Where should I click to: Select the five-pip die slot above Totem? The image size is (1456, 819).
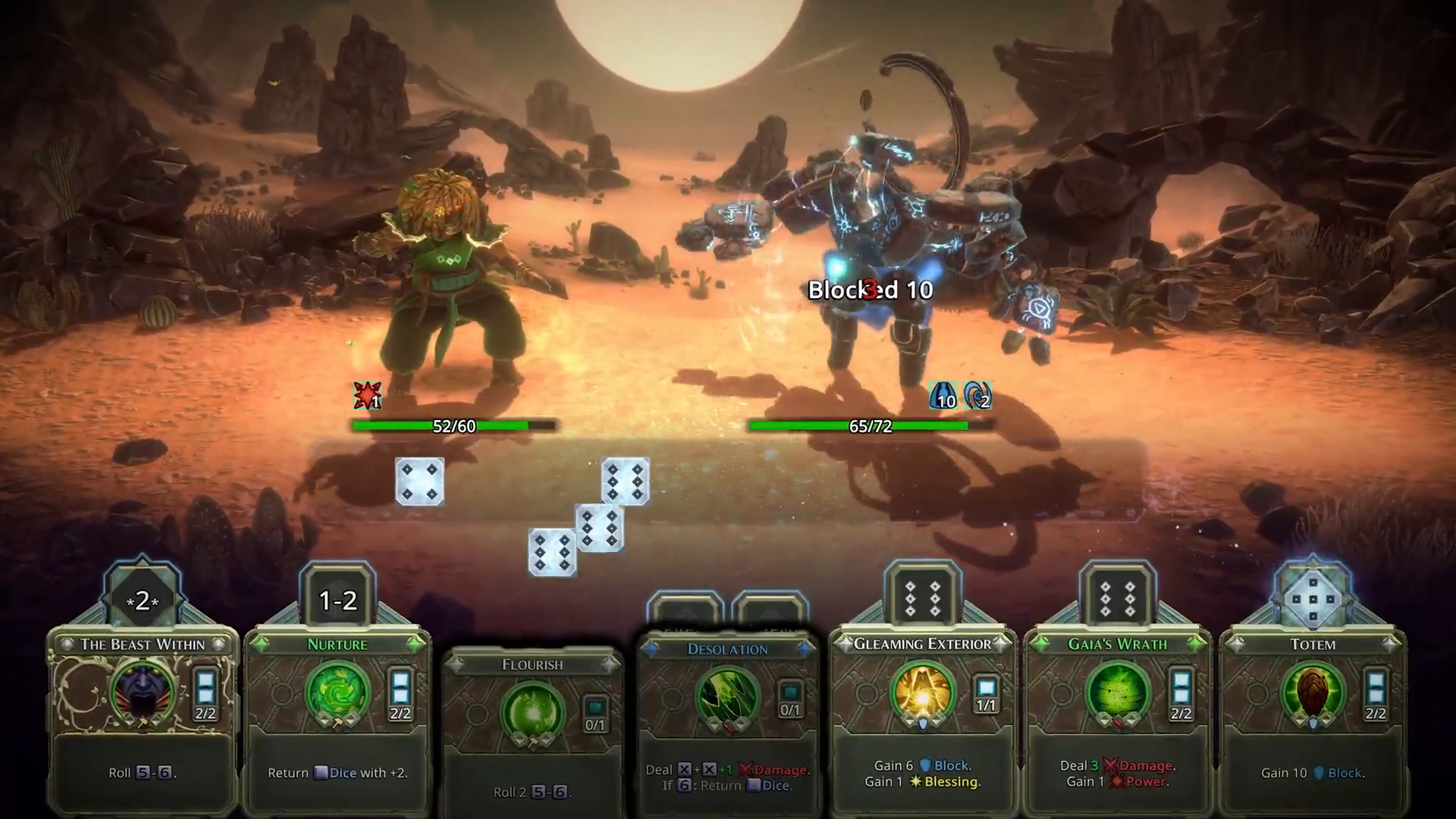[1313, 599]
